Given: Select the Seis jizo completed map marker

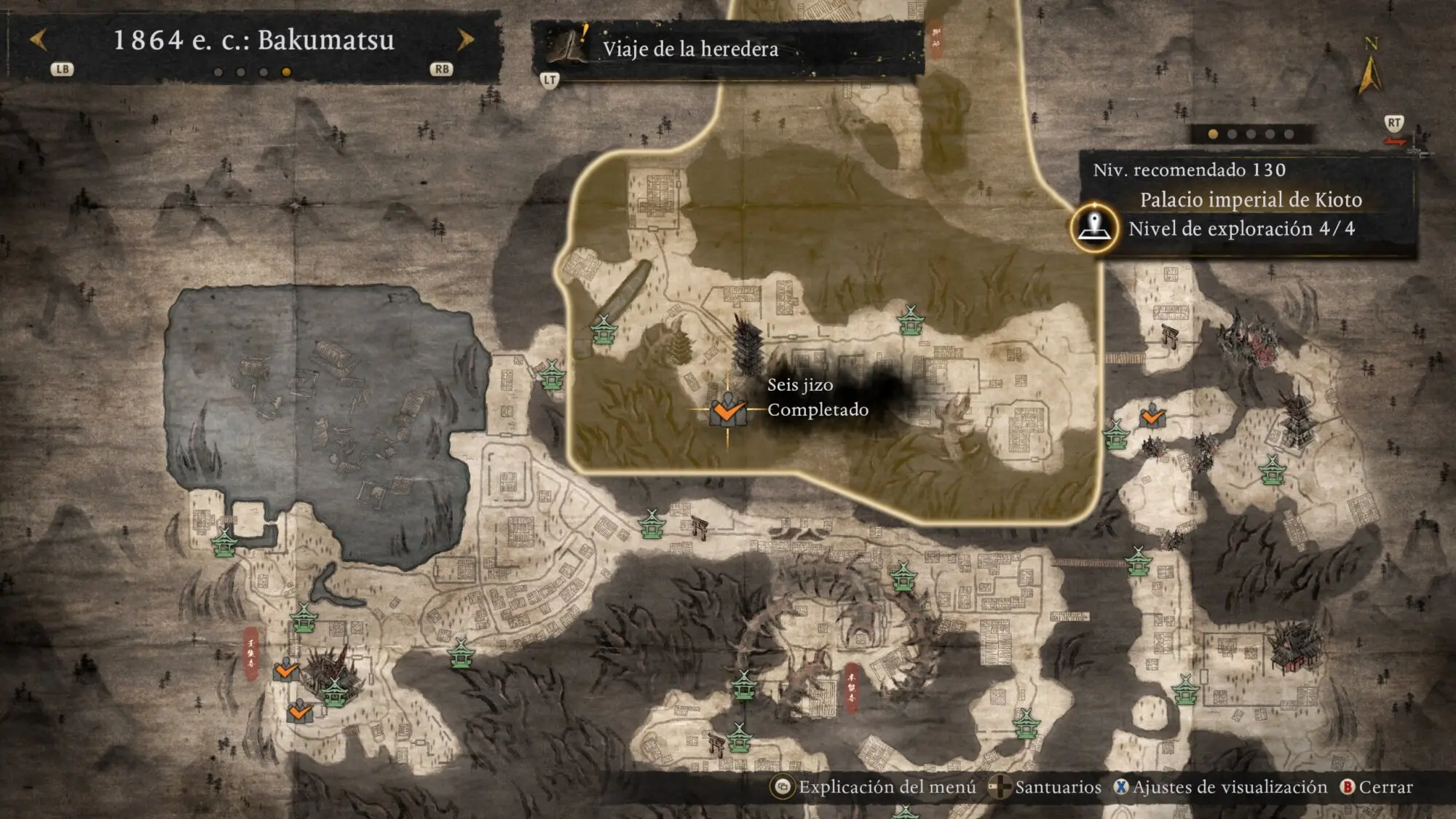Looking at the screenshot, I should pyautogui.click(x=727, y=411).
